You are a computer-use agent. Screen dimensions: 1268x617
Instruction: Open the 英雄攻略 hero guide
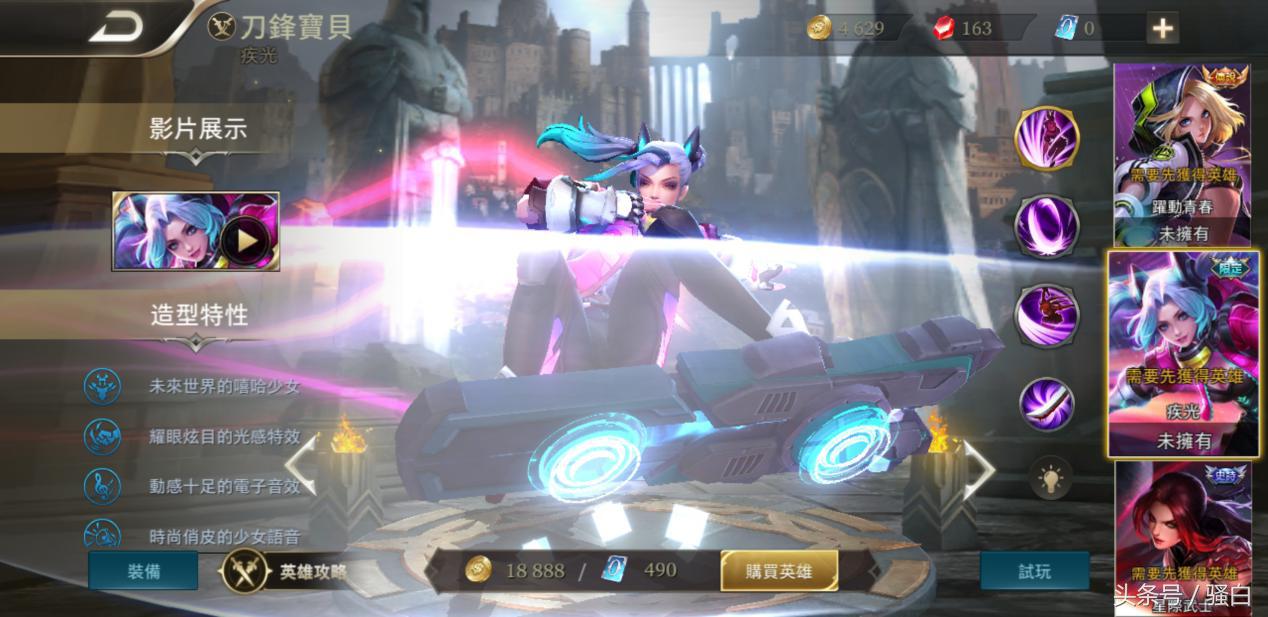(290, 572)
